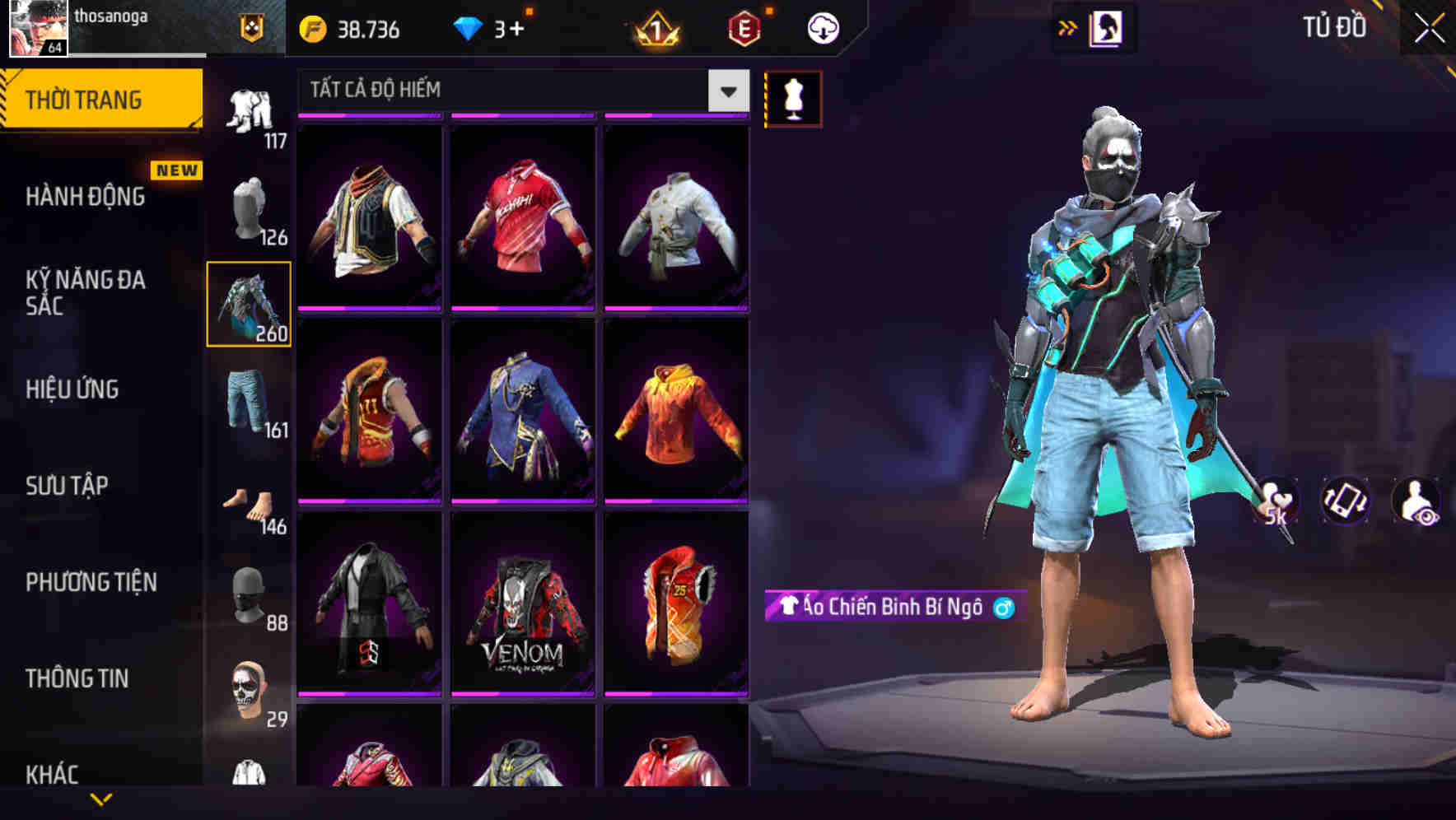The width and height of the screenshot is (1456, 820).
Task: Click the double-arrow collapse chevron at top
Action: tap(1066, 27)
